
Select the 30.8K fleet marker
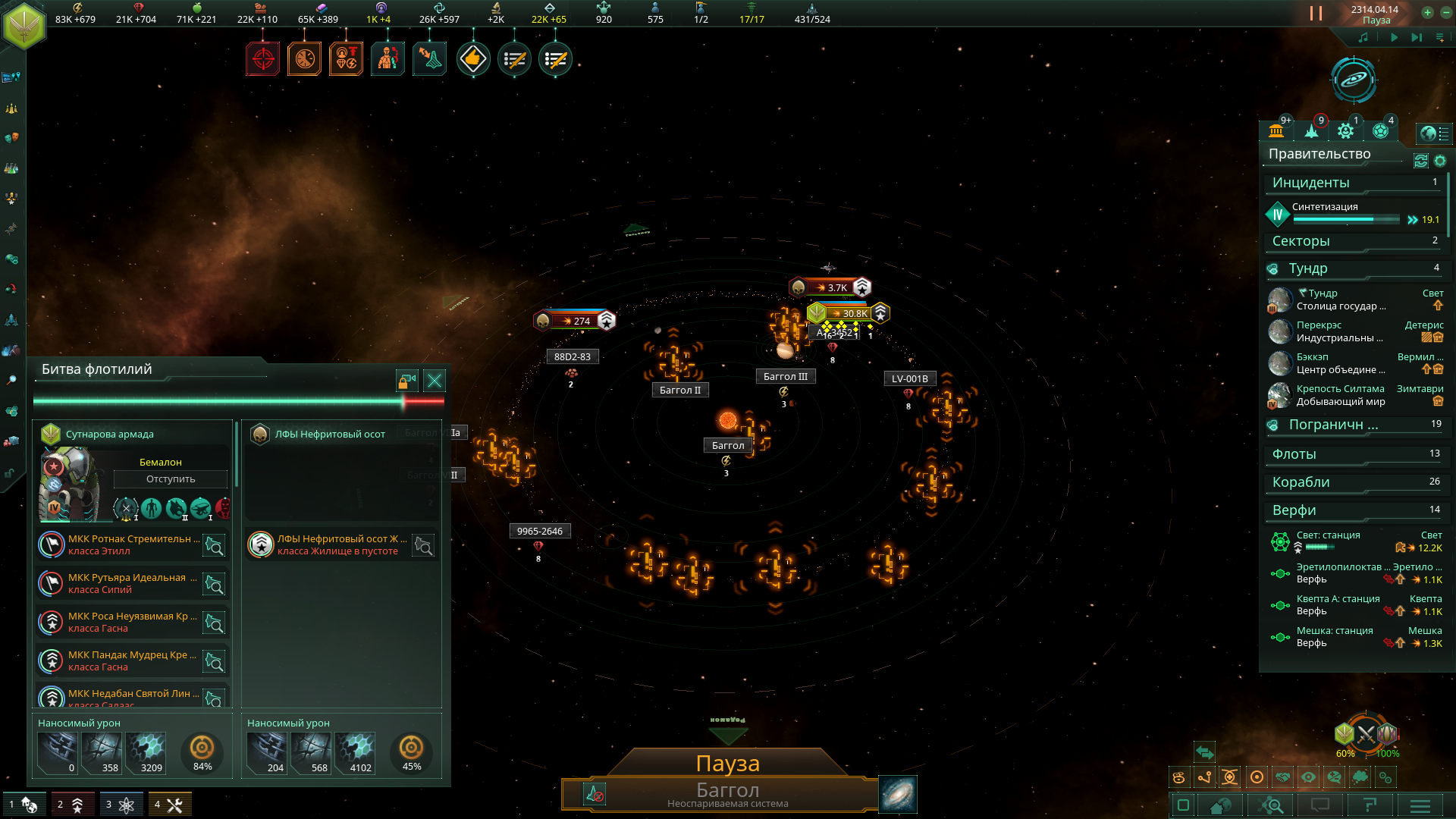click(x=849, y=313)
